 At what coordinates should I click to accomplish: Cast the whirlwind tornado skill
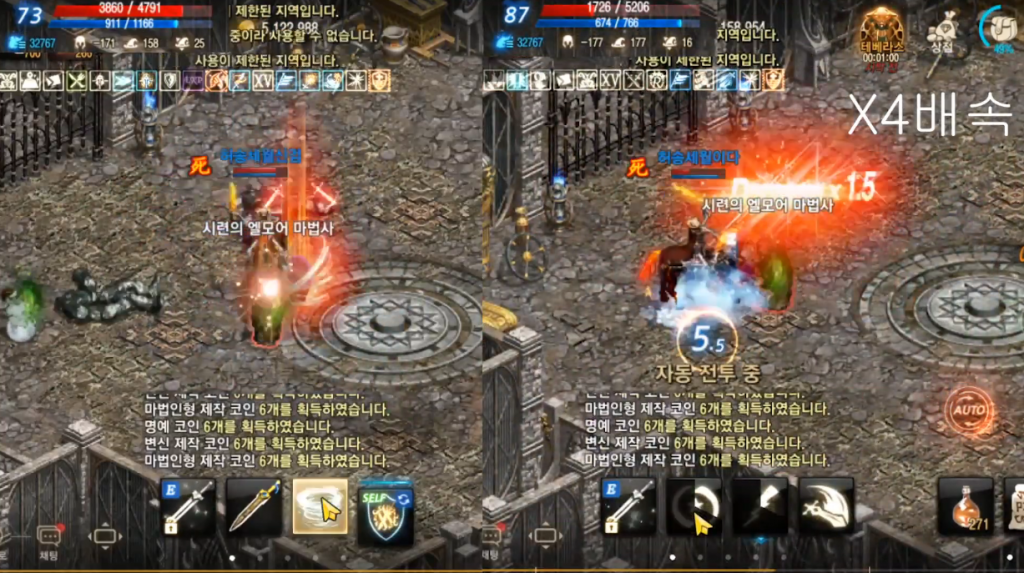320,506
